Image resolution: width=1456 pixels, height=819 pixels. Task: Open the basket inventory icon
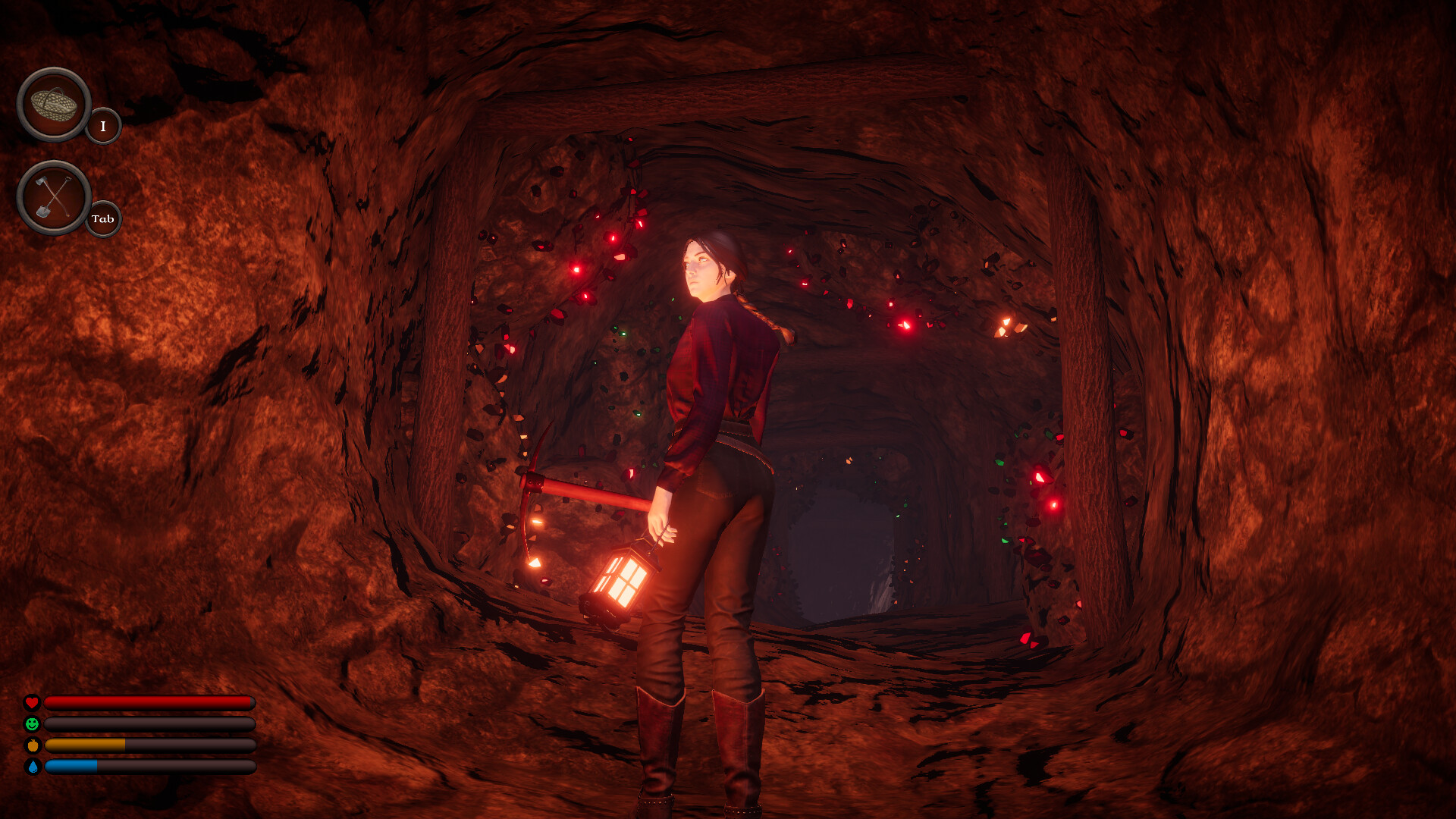pyautogui.click(x=53, y=105)
